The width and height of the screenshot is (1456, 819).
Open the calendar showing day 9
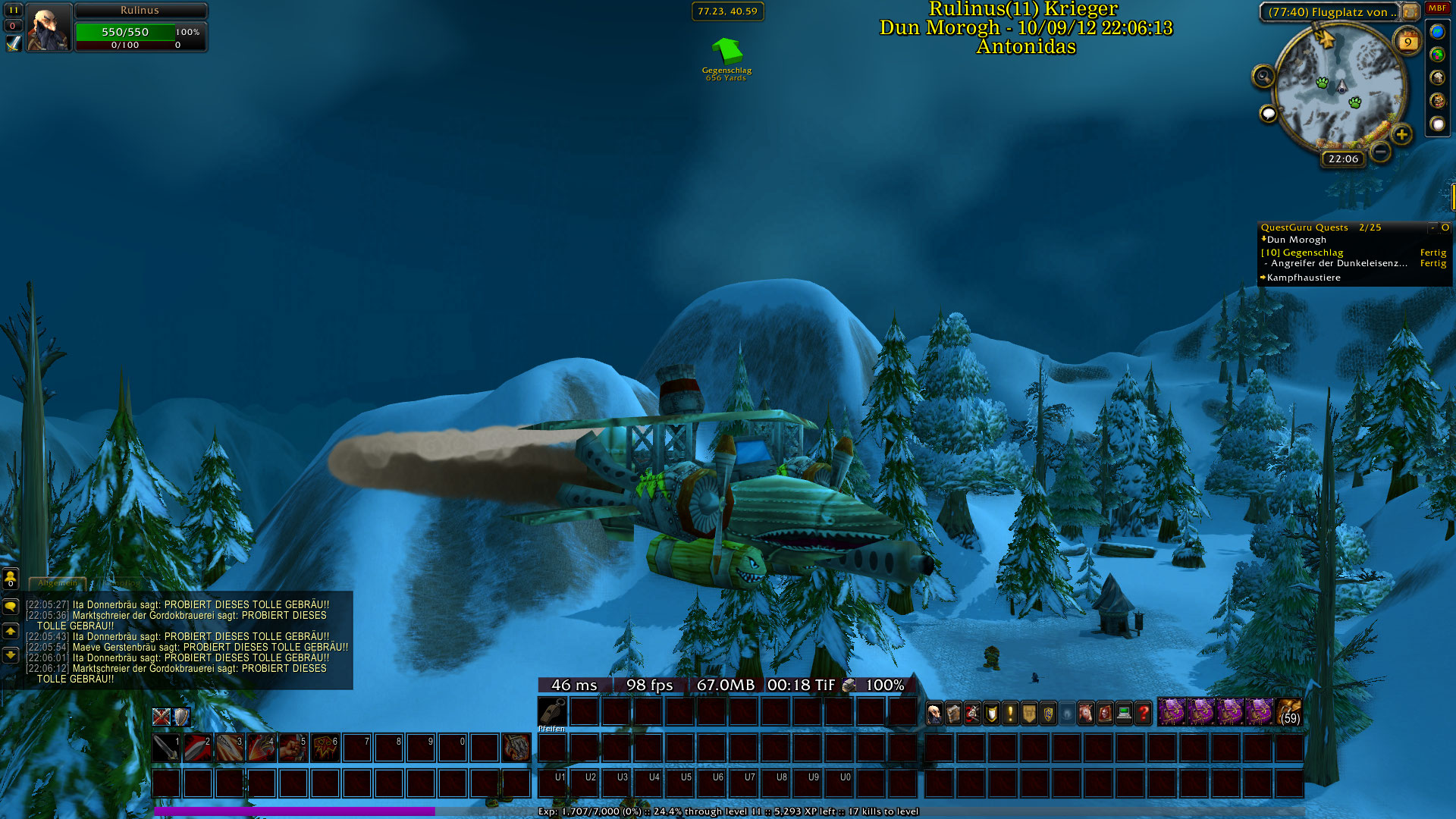[x=1407, y=41]
